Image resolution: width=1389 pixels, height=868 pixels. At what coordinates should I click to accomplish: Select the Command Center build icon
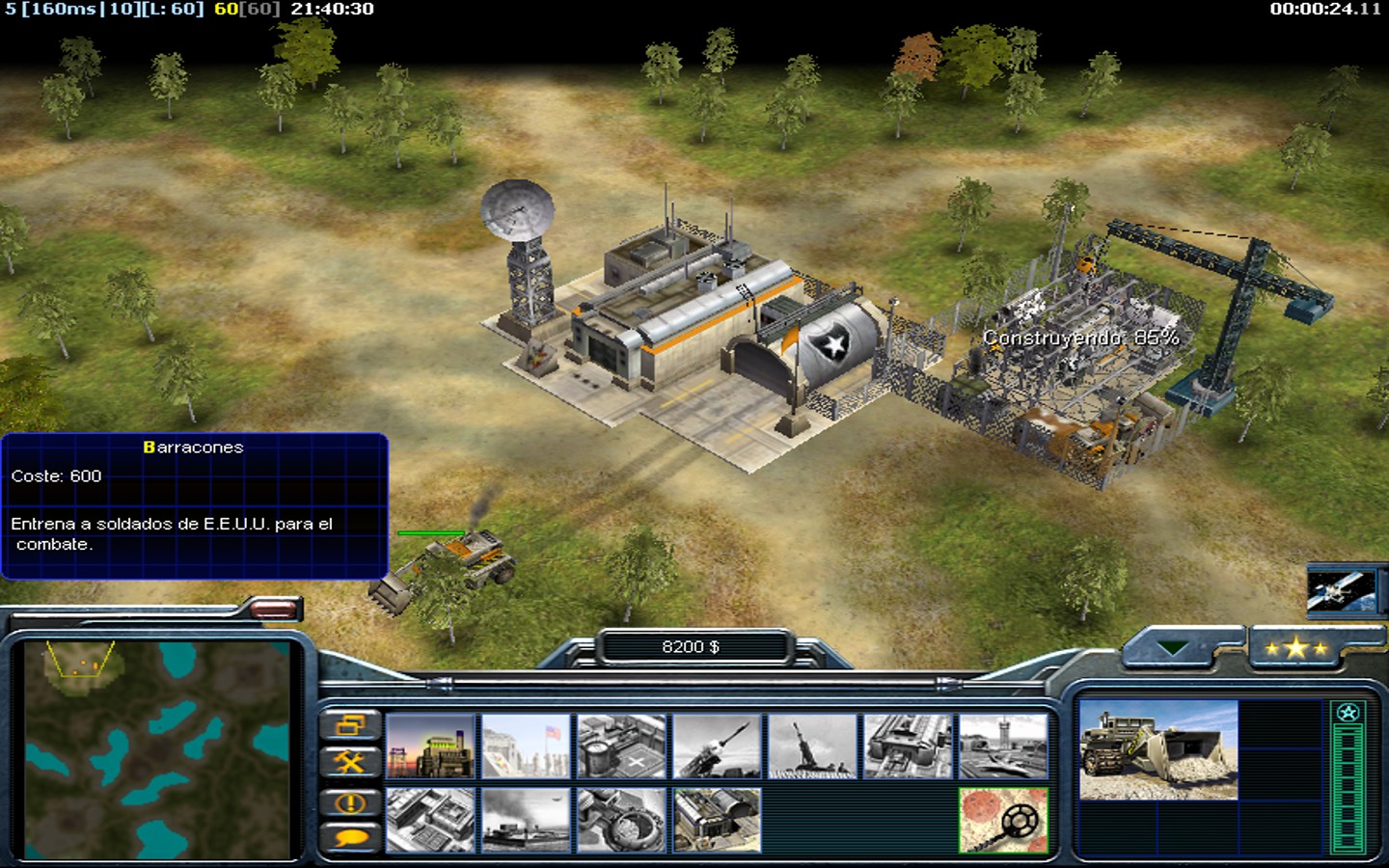717,820
